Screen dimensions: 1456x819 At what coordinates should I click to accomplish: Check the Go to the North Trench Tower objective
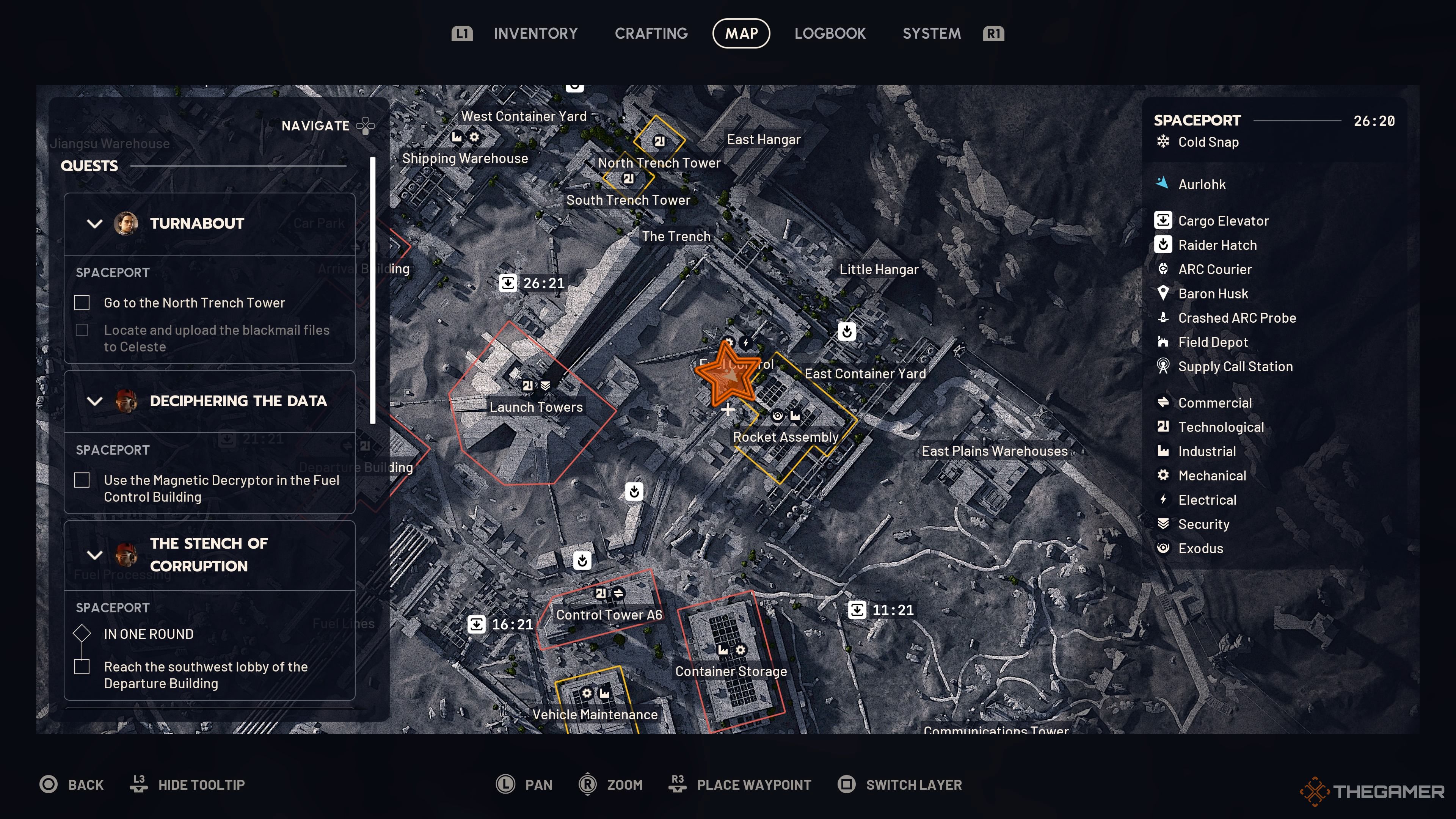(x=82, y=303)
